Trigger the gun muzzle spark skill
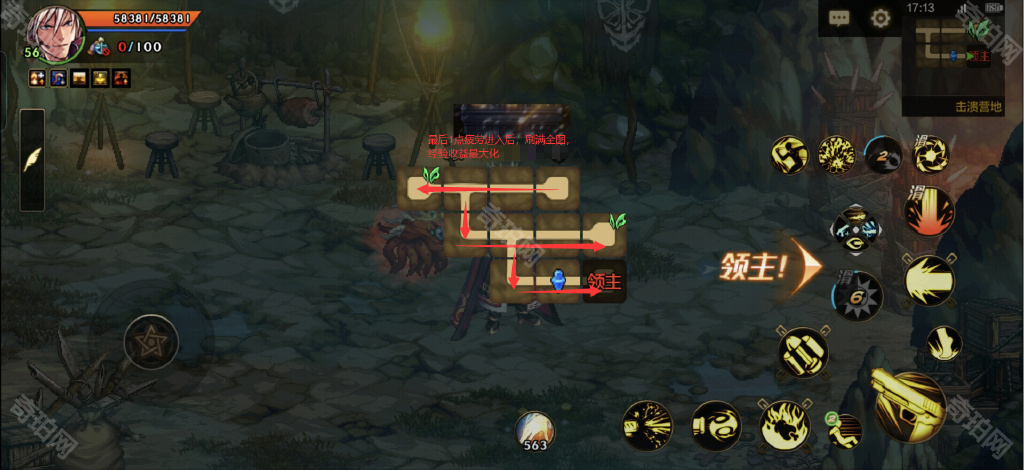 pos(647,424)
